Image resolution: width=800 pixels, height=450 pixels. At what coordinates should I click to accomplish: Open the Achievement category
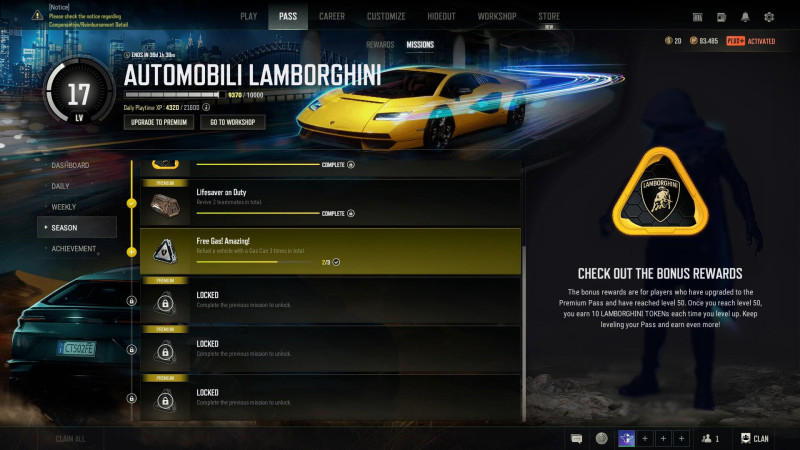point(73,249)
